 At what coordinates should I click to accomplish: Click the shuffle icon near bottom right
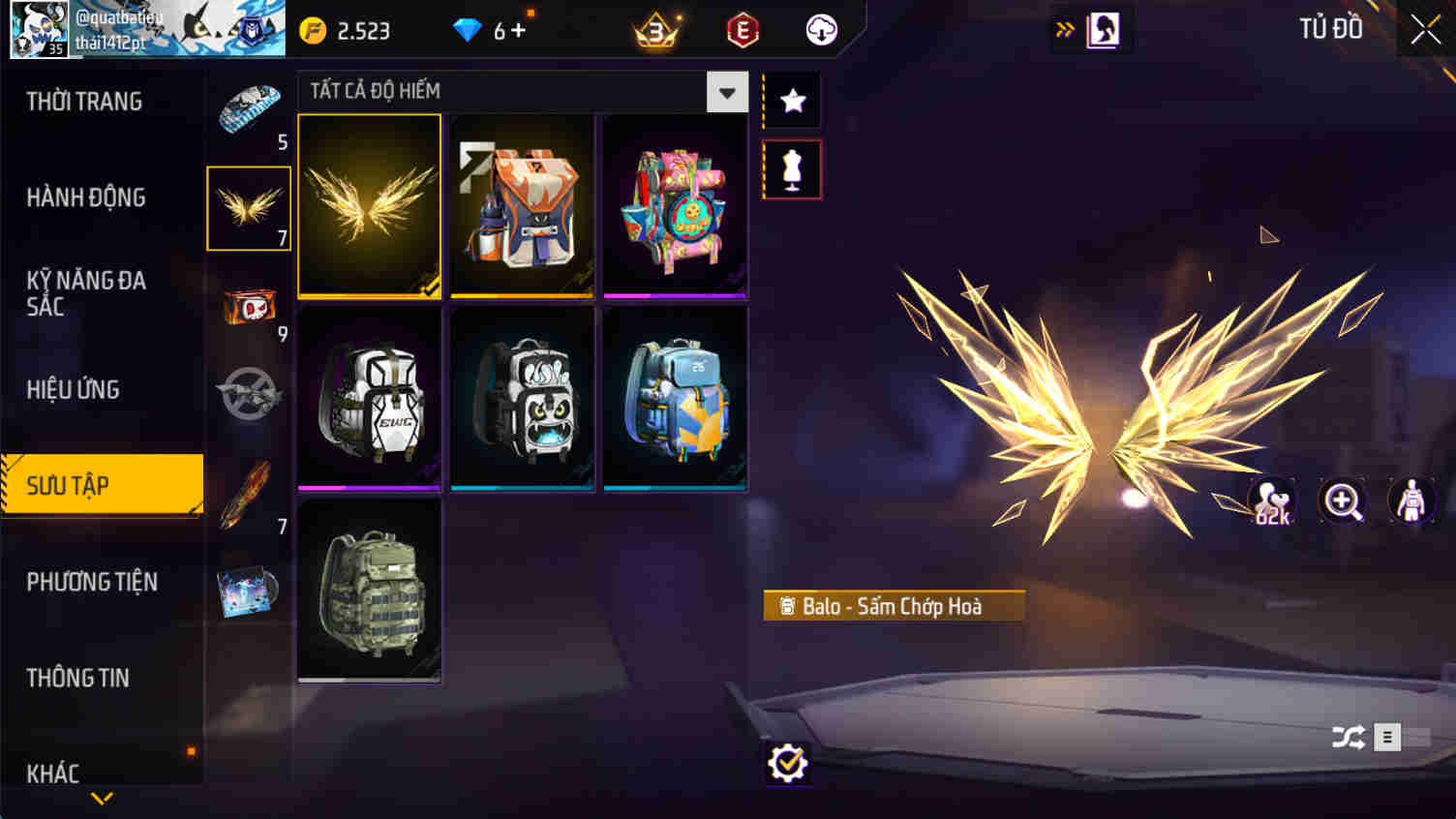pos(1347,737)
